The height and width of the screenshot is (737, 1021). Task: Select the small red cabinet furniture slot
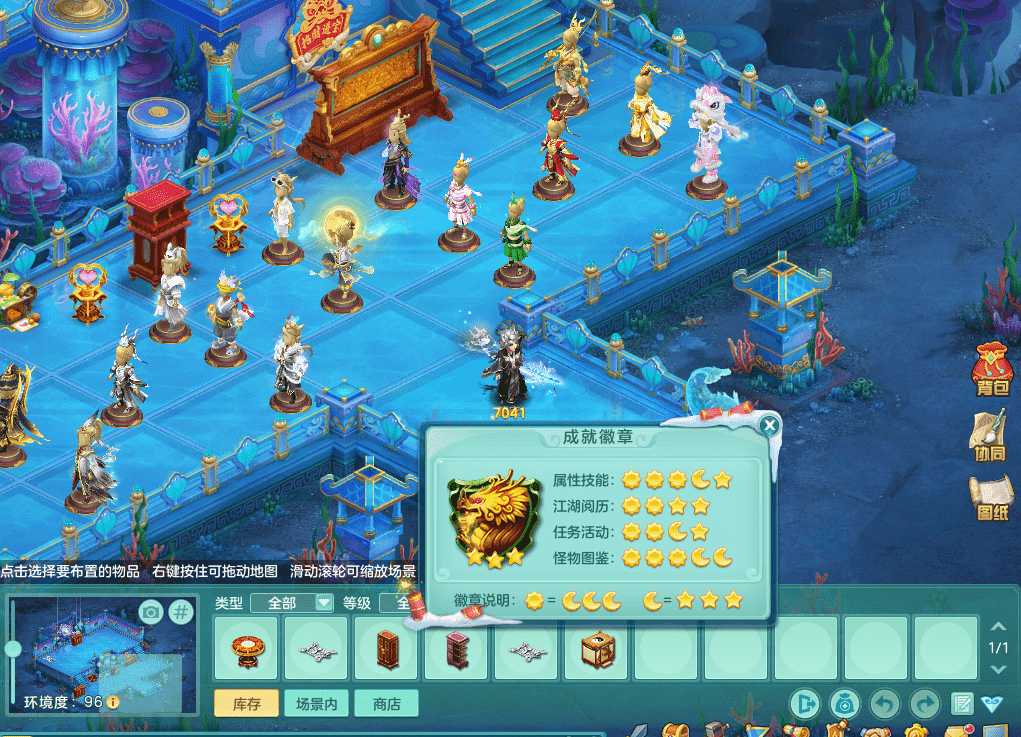[456, 648]
